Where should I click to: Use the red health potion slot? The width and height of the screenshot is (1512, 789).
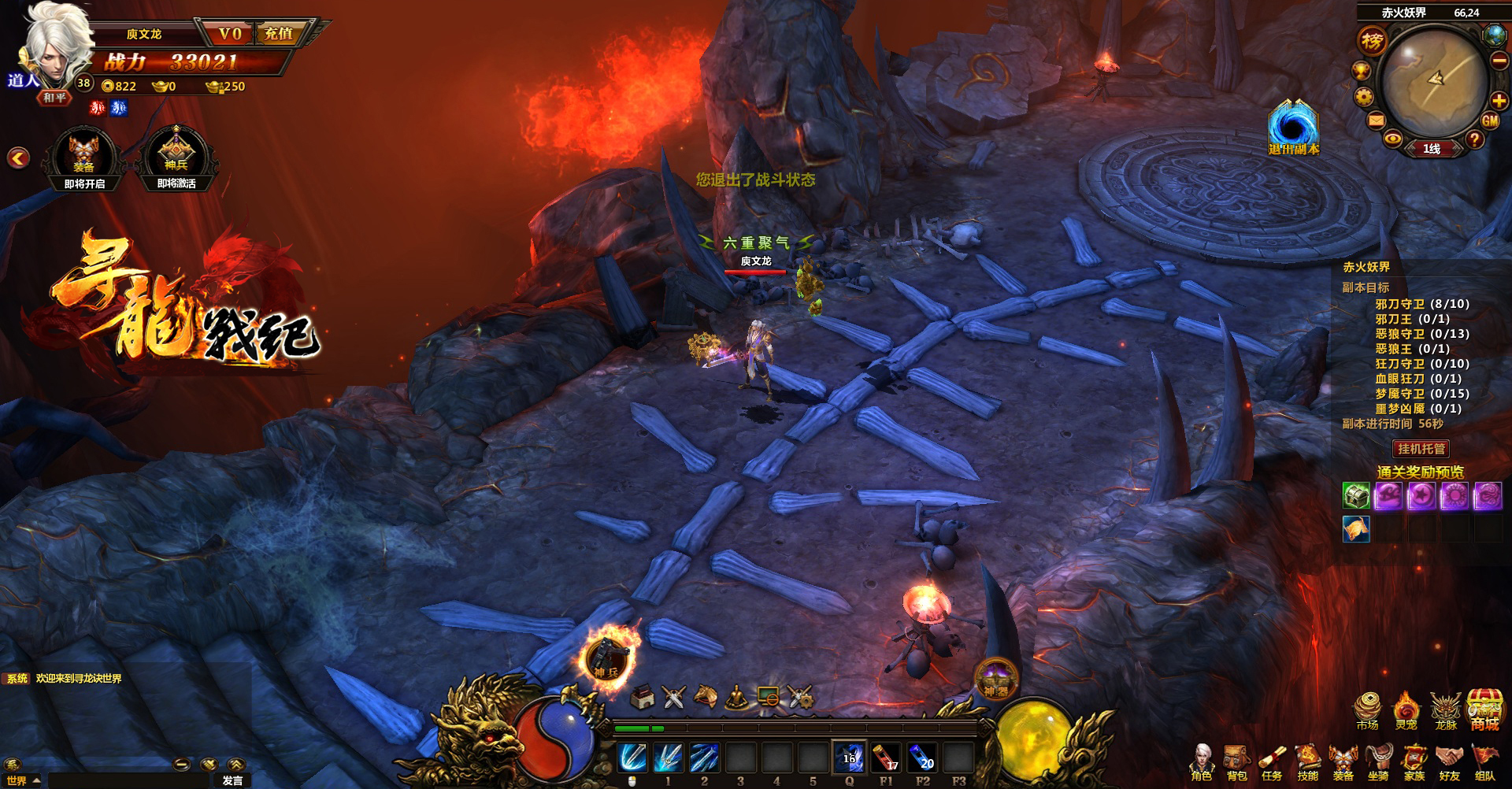[886, 759]
